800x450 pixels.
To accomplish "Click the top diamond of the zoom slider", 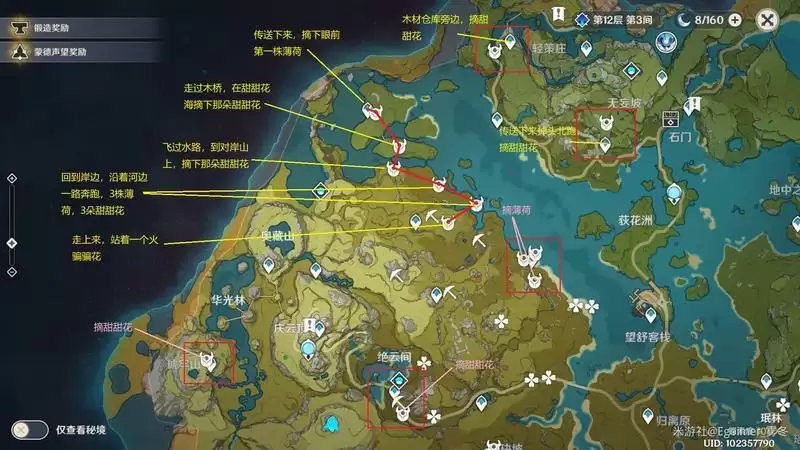I will 11,178.
